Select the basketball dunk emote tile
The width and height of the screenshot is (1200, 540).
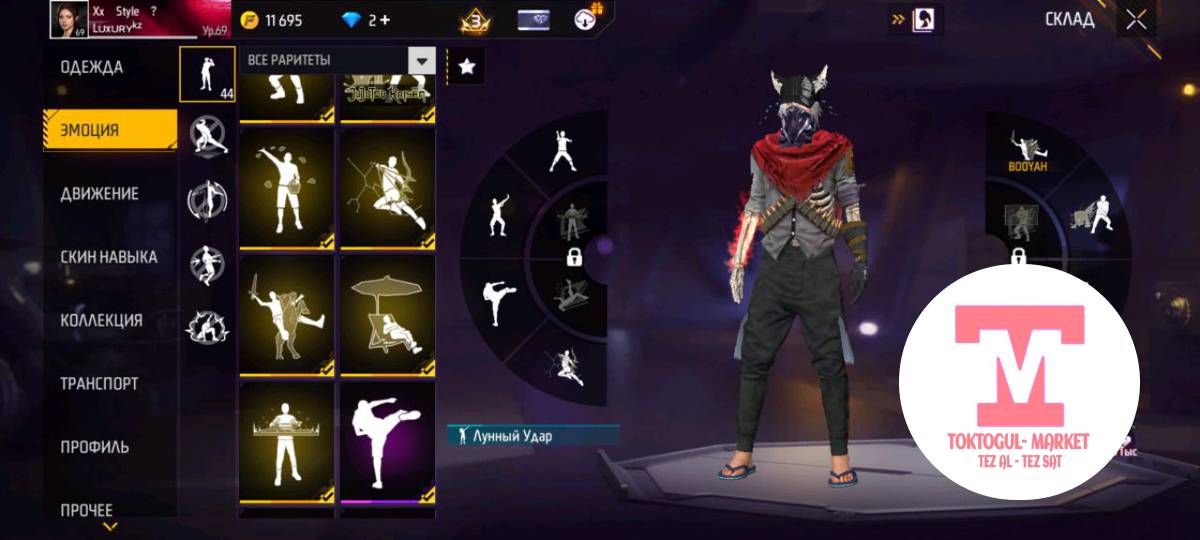tap(387, 188)
